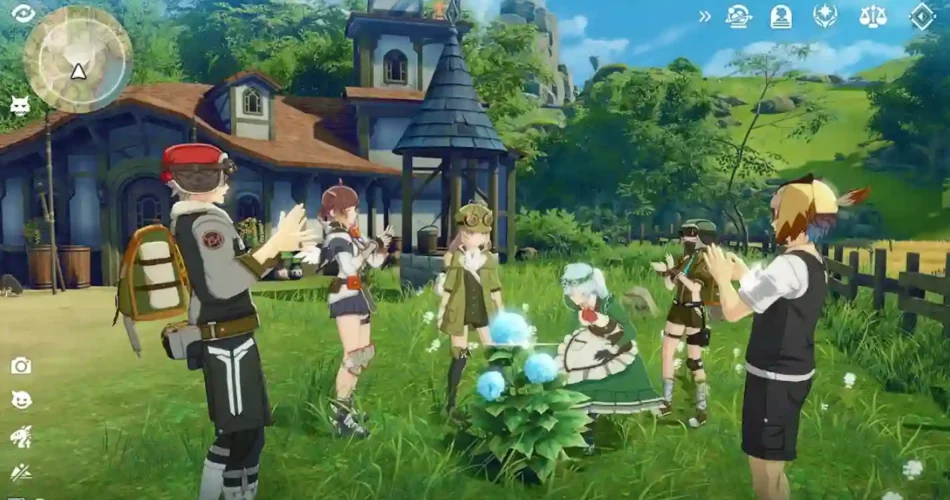The image size is (950, 500).
Task: Open the balance scales icon
Action: [873, 16]
